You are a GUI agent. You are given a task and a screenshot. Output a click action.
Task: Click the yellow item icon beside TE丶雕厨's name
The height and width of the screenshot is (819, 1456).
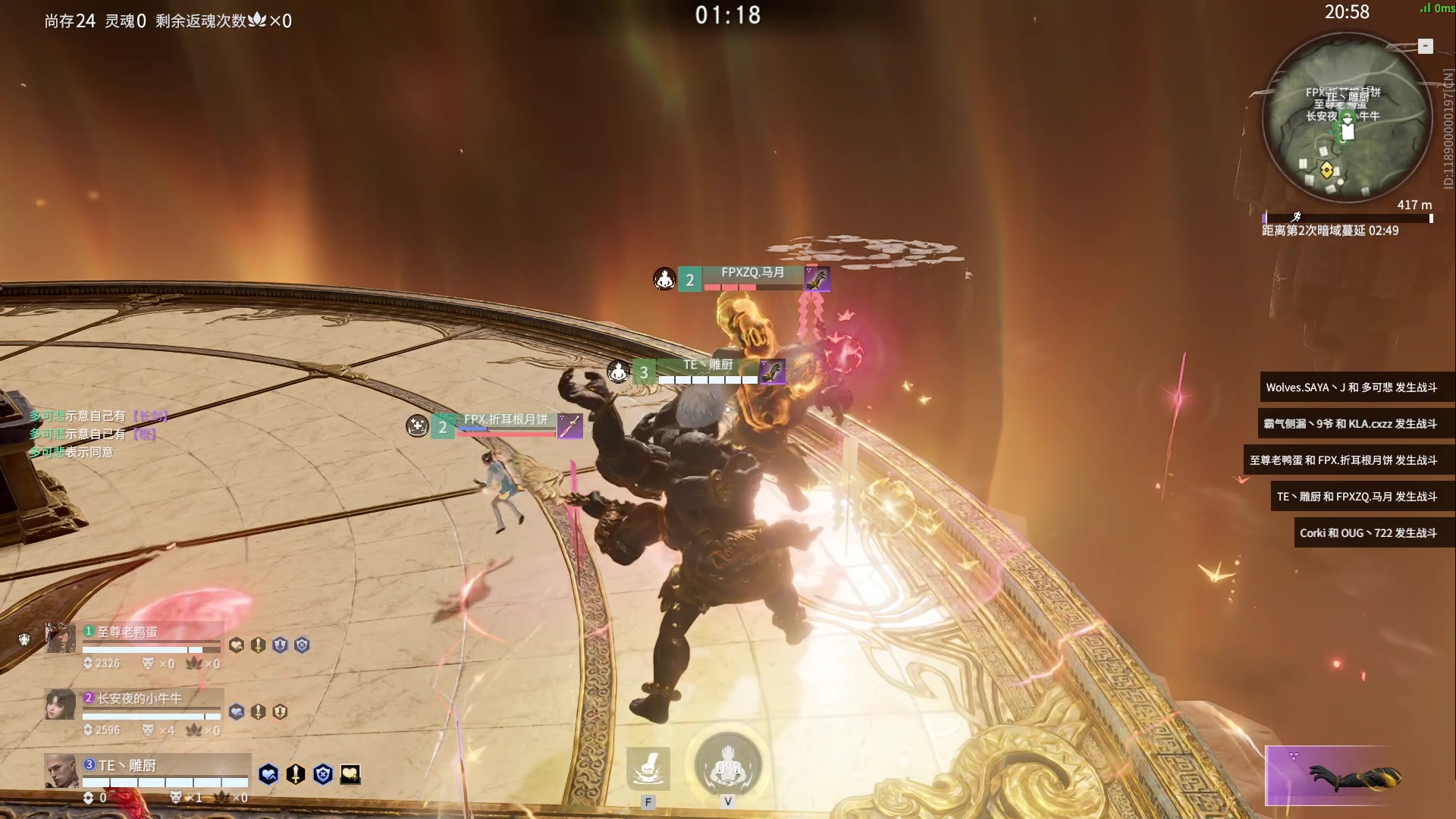point(350,774)
